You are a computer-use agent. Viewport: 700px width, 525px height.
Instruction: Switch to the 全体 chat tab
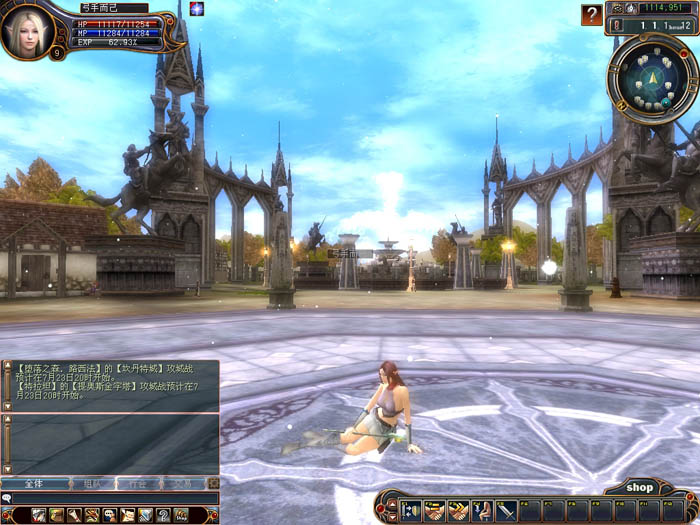click(x=34, y=483)
